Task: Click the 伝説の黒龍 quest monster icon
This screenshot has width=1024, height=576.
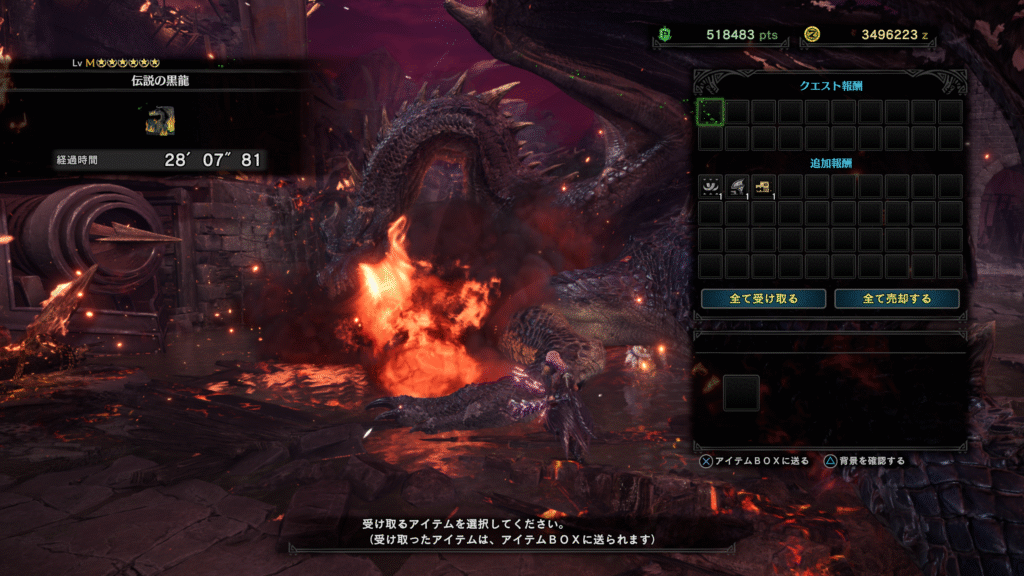Action: click(x=160, y=120)
